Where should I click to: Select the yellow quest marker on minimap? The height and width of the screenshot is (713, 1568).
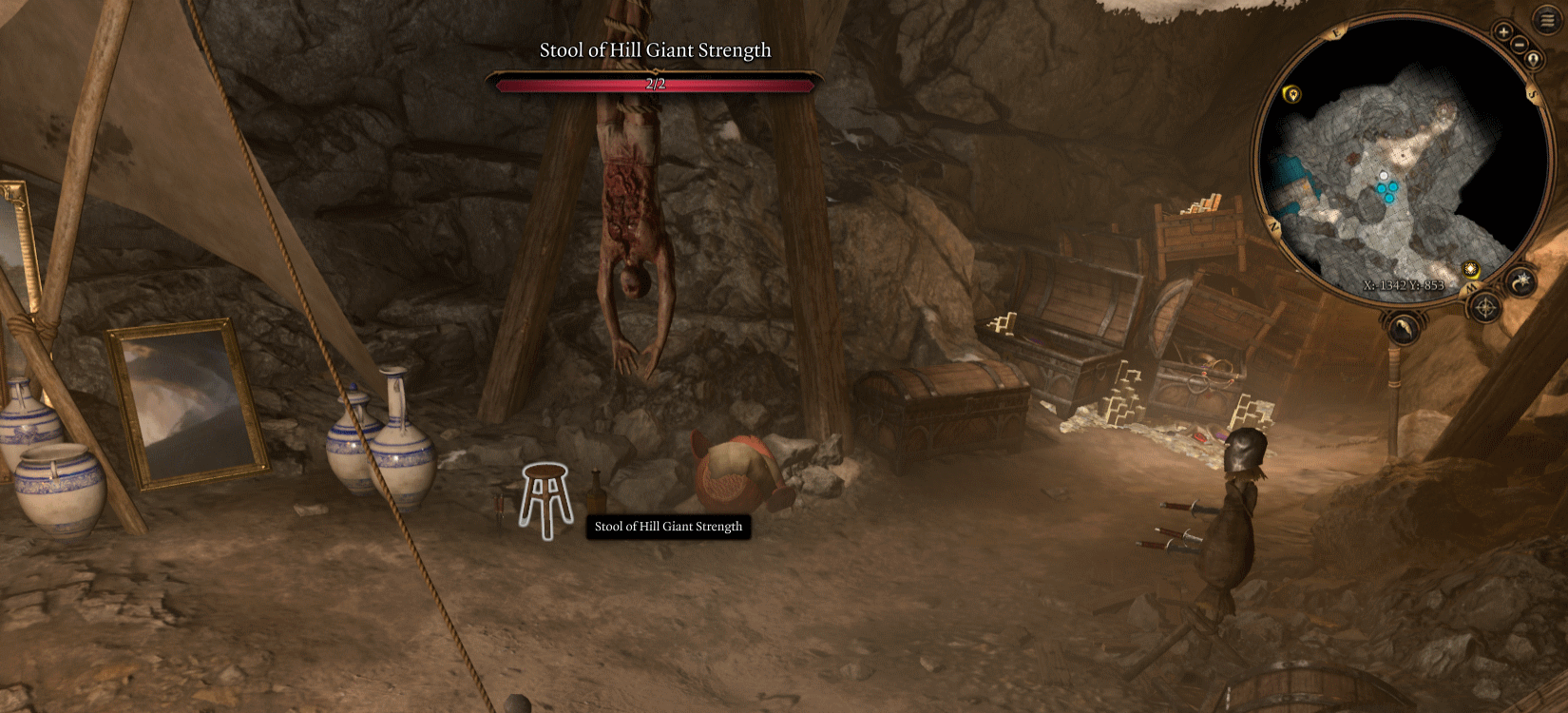[x=1291, y=94]
